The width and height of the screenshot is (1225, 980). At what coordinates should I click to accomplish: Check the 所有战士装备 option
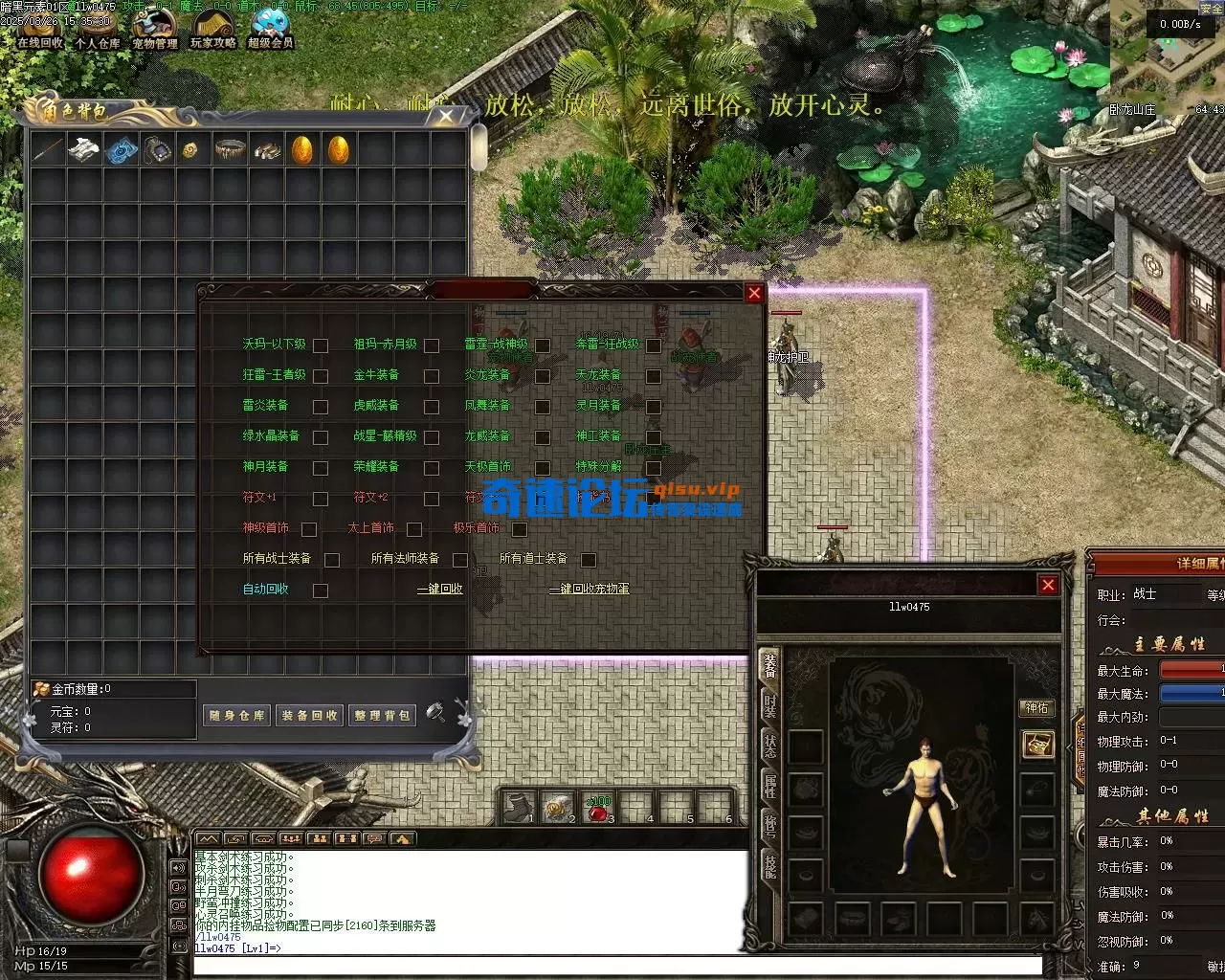[332, 560]
